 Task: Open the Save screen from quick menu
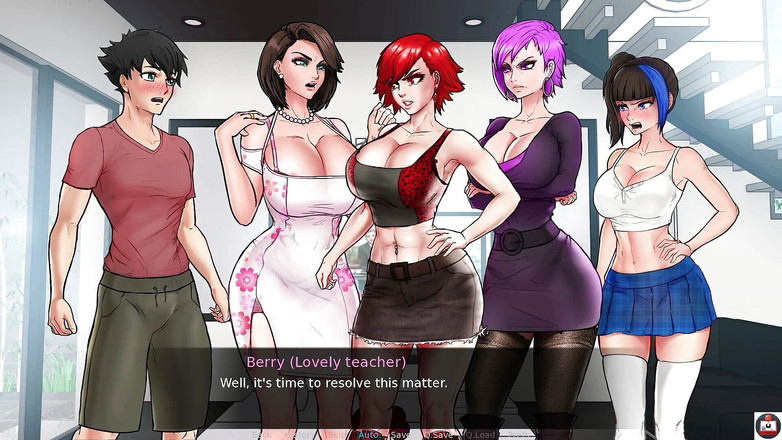pos(400,435)
